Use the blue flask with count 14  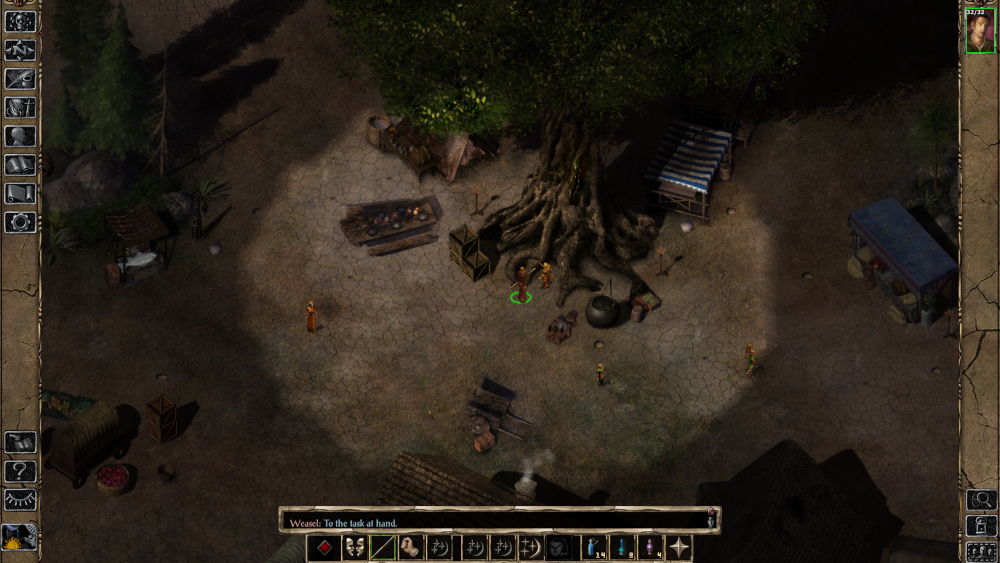[x=594, y=548]
